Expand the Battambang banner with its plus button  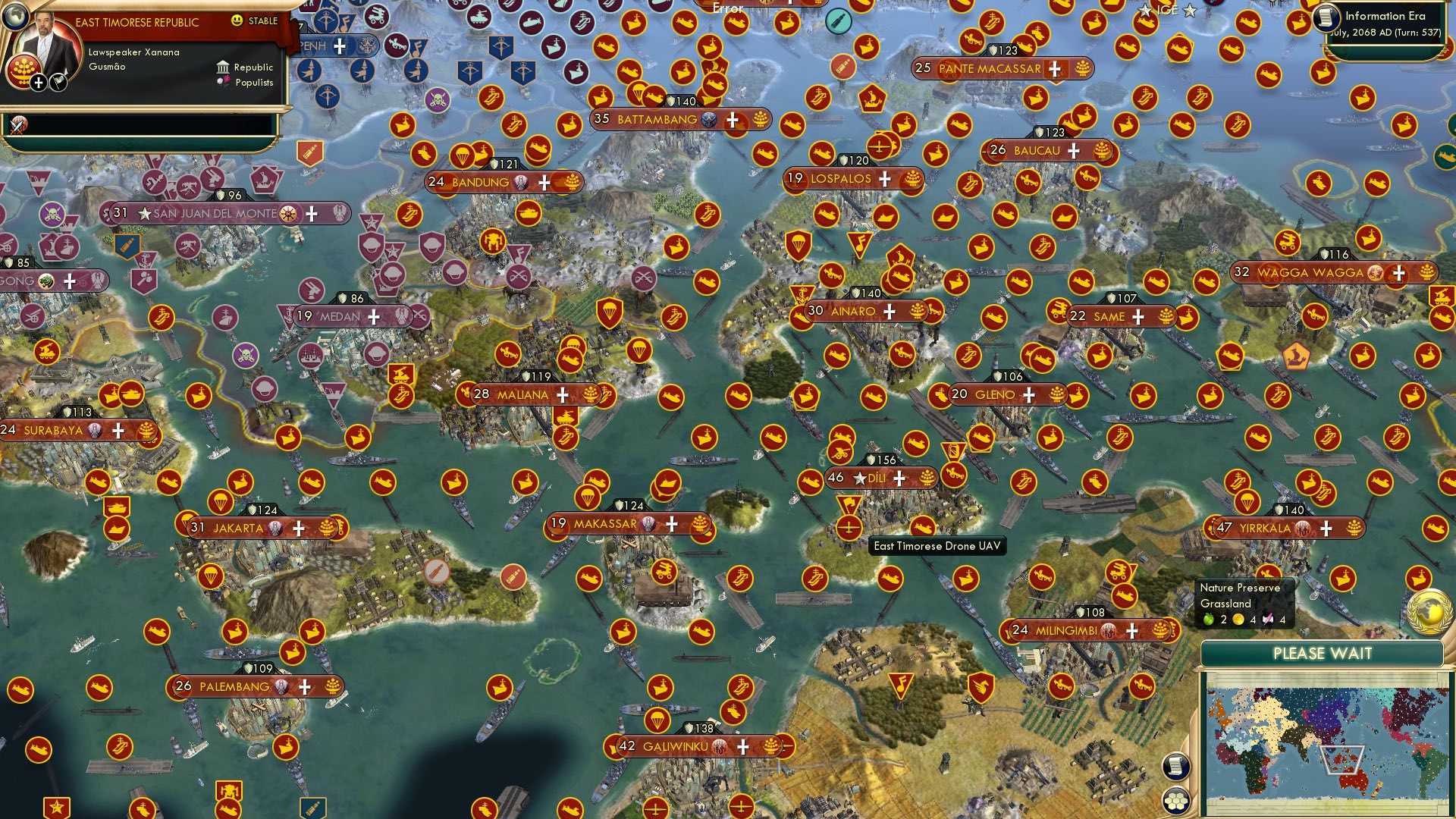733,120
